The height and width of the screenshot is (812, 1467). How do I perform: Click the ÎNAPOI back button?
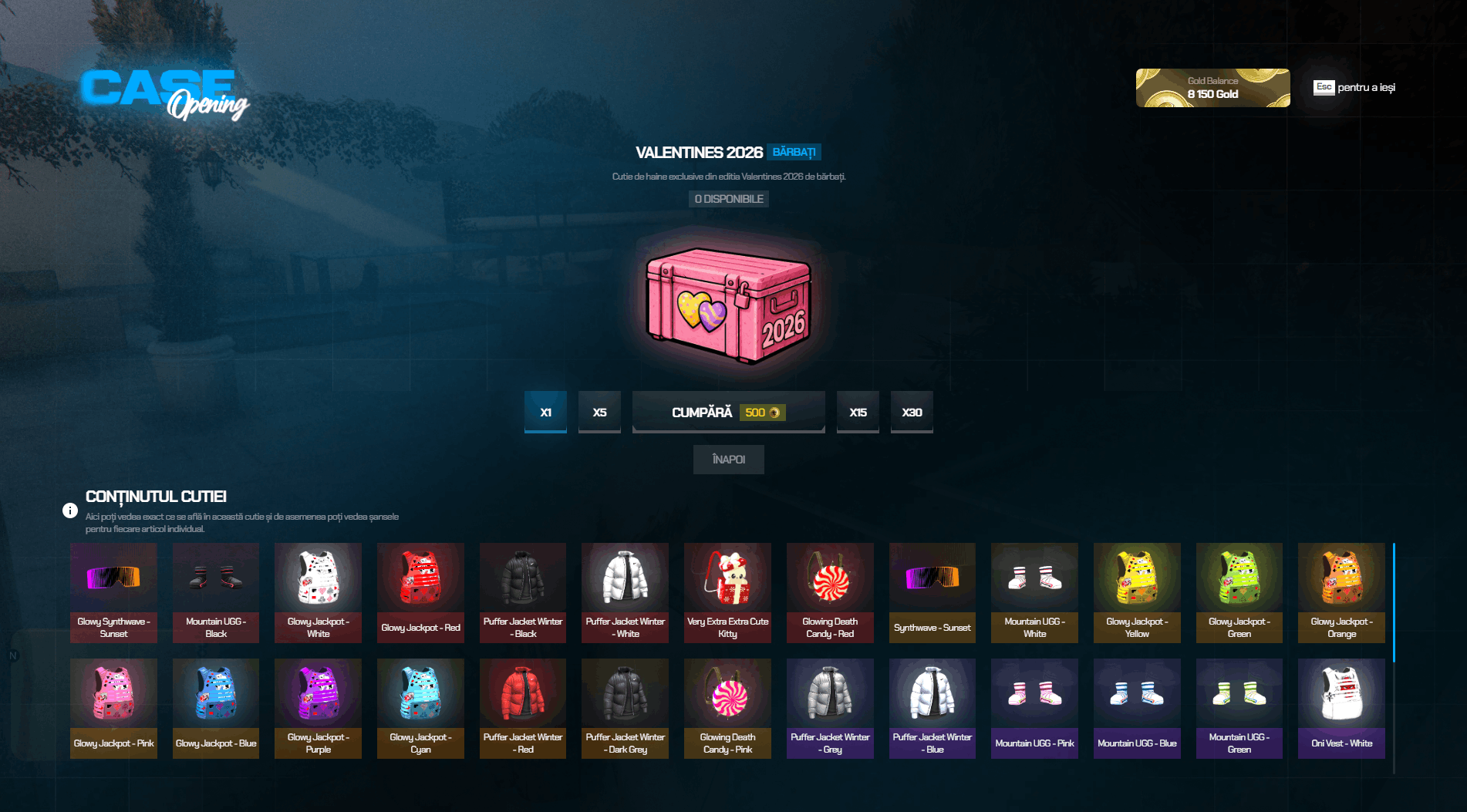pyautogui.click(x=728, y=459)
